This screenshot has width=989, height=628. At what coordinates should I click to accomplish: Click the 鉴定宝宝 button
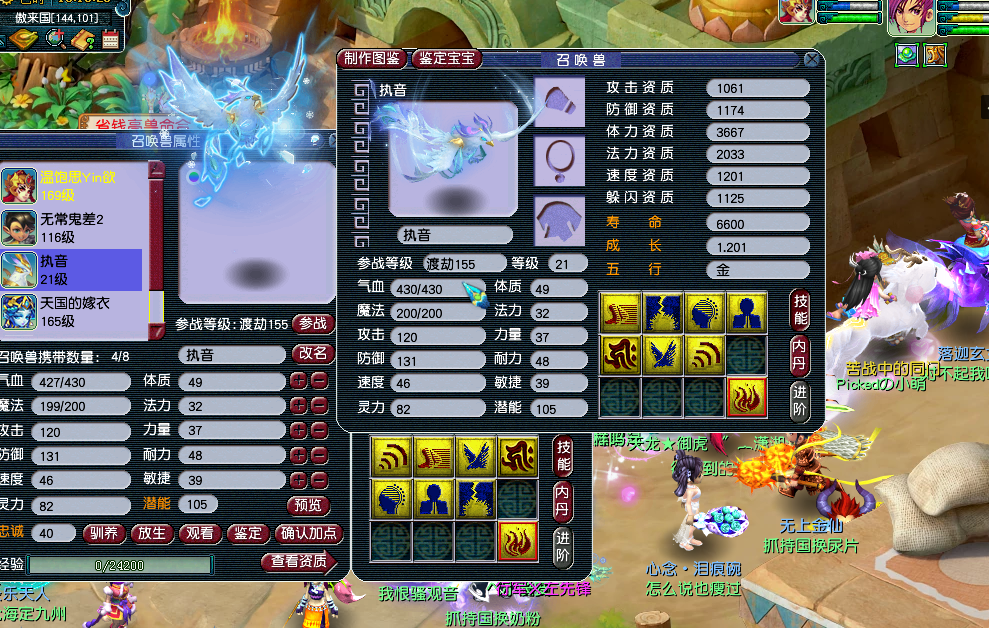446,59
